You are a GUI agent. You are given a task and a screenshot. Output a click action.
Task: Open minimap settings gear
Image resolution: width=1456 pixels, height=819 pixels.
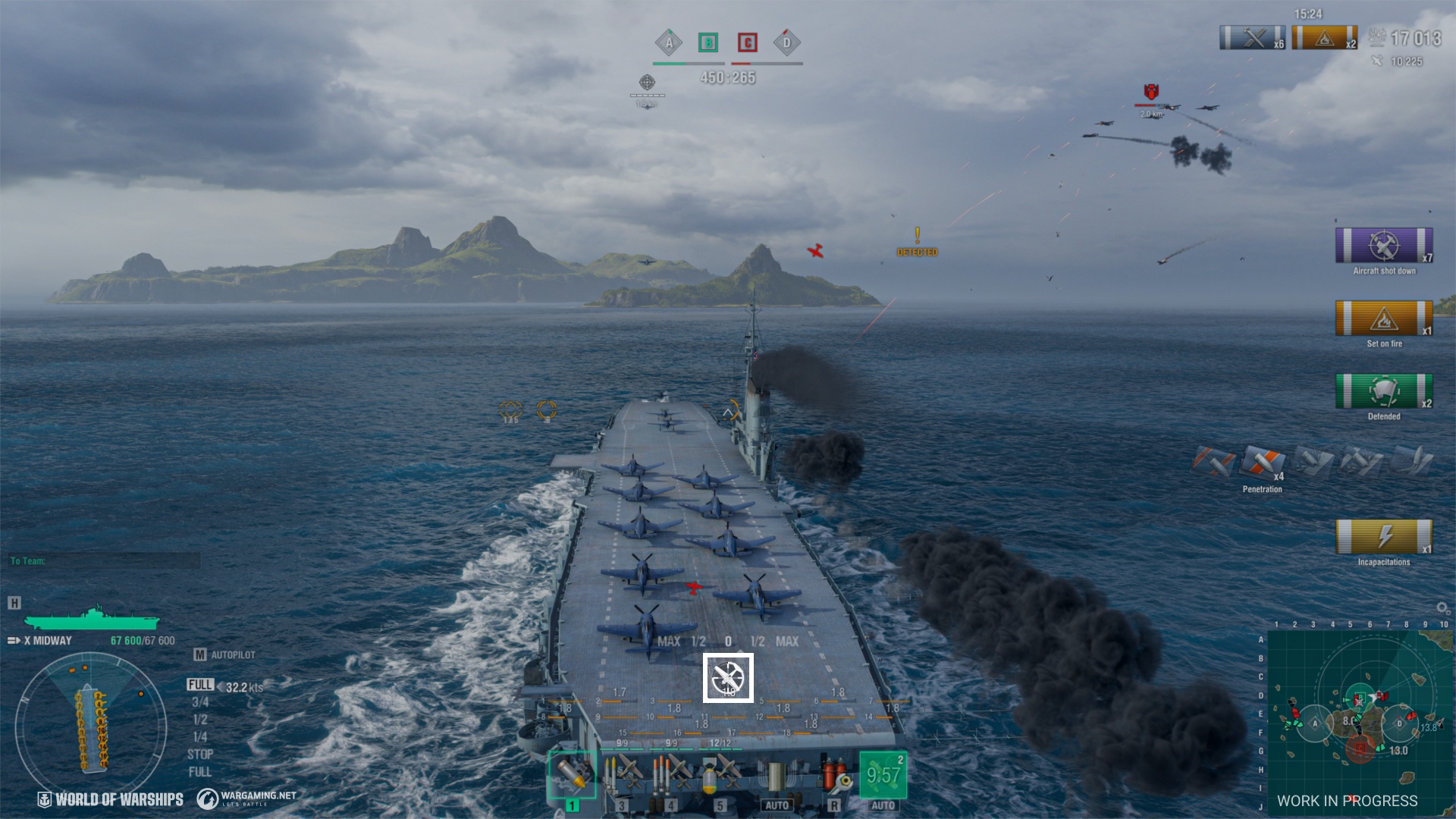click(1442, 608)
